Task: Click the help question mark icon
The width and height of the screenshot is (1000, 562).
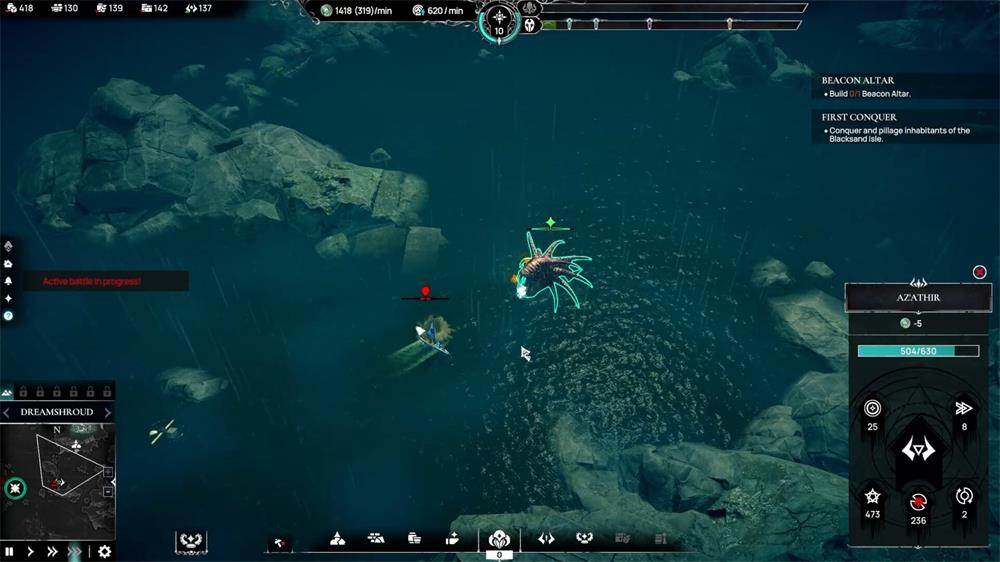Action: (8, 316)
